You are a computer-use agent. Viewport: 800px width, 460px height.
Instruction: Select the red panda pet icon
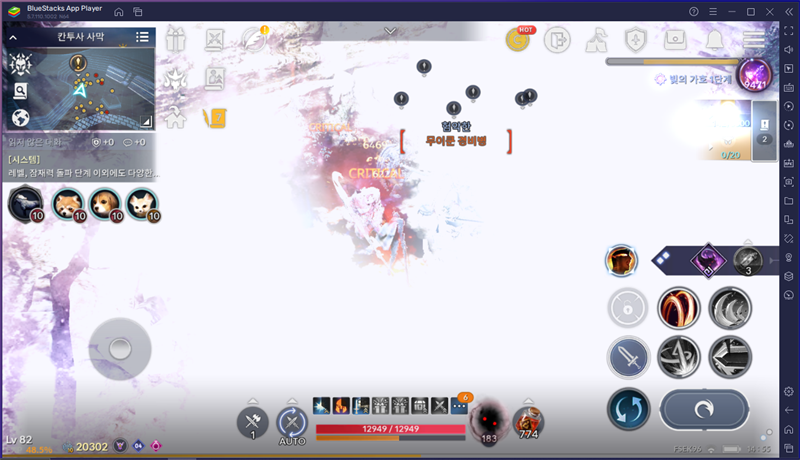[68, 203]
